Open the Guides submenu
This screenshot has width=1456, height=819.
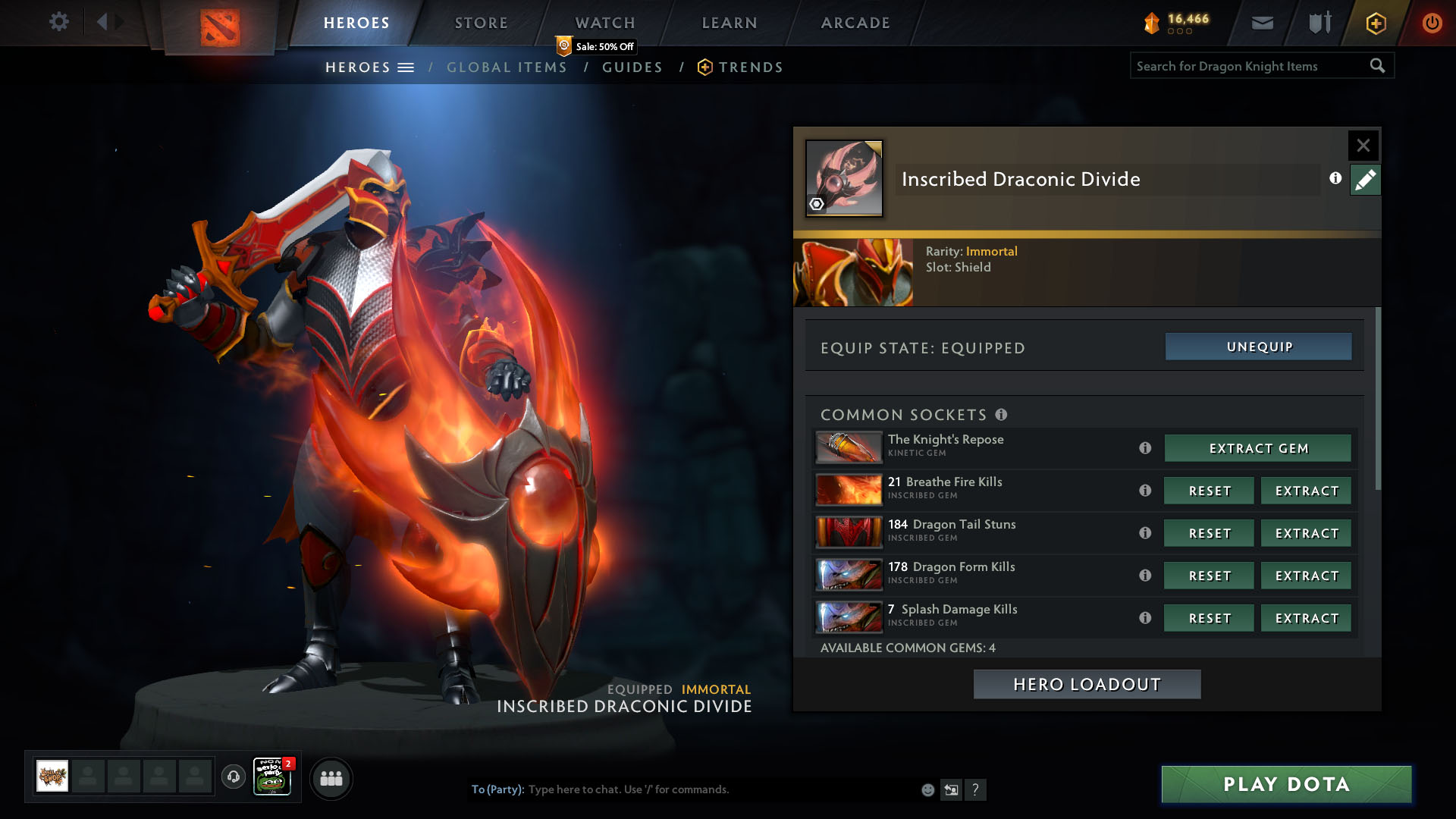click(x=632, y=67)
